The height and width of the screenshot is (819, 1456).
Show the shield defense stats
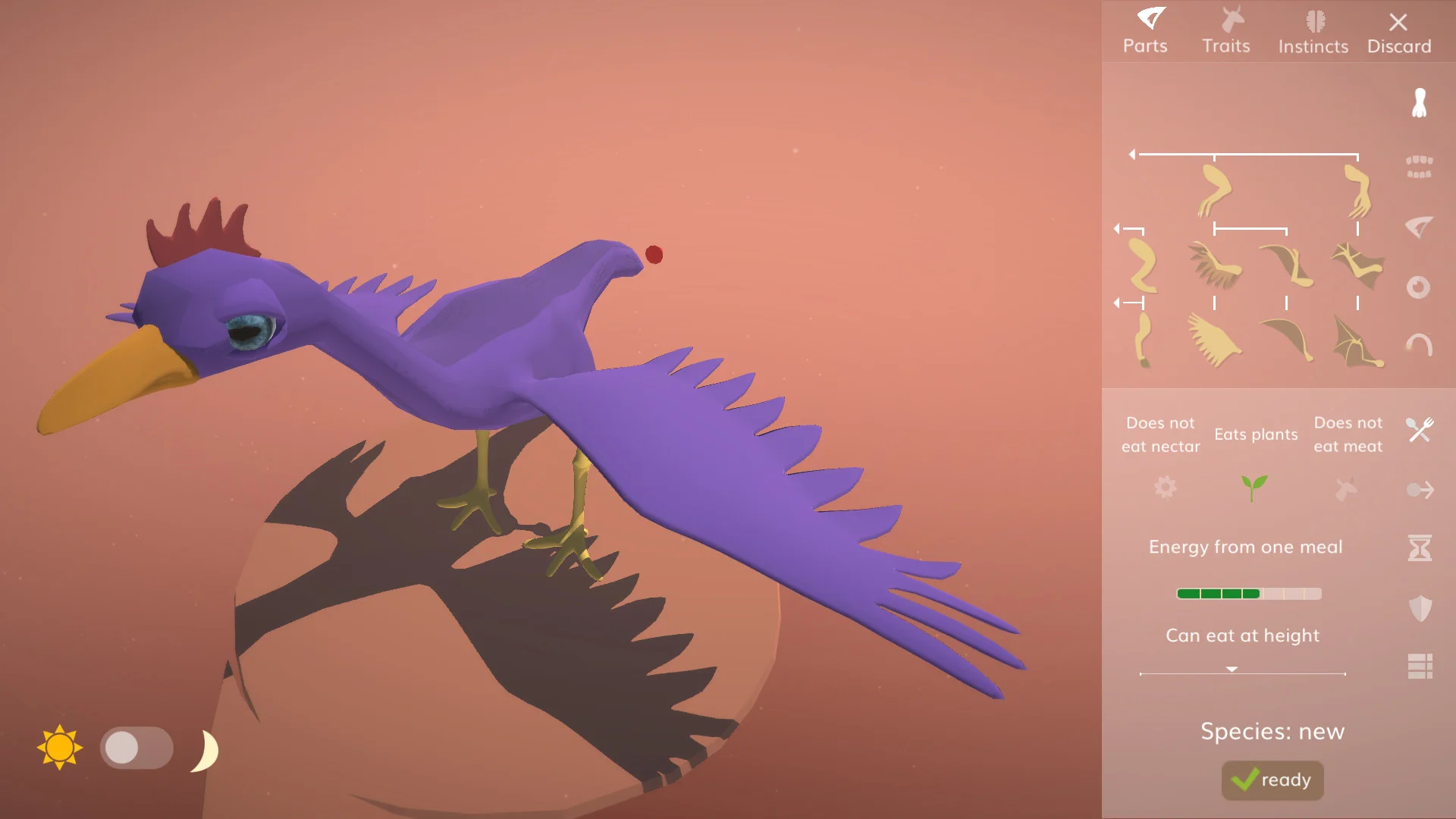pos(1420,607)
